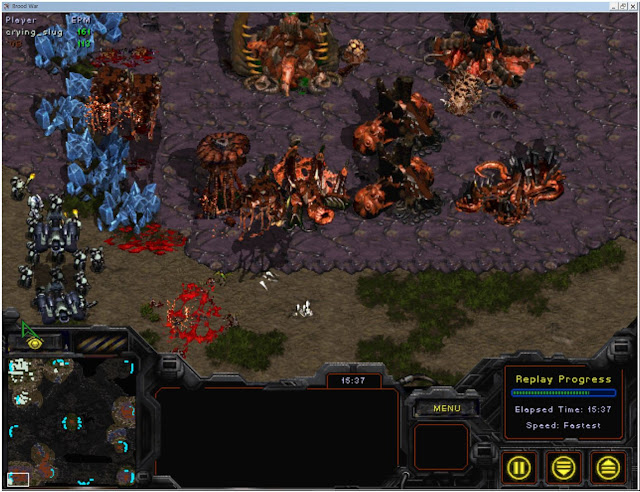Screen dimensions: 640x492
Task: Pause the replay playback
Action: tap(521, 466)
